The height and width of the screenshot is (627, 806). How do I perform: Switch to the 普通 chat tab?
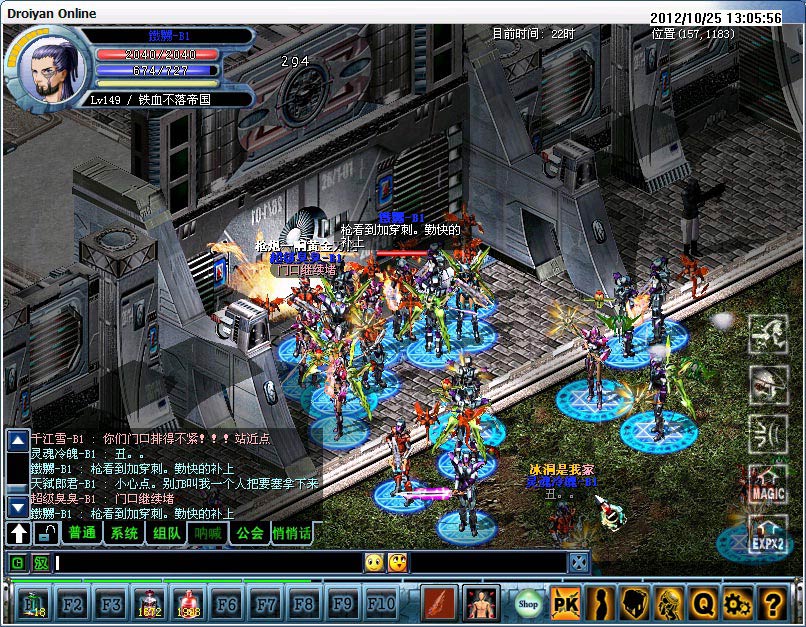(x=82, y=533)
